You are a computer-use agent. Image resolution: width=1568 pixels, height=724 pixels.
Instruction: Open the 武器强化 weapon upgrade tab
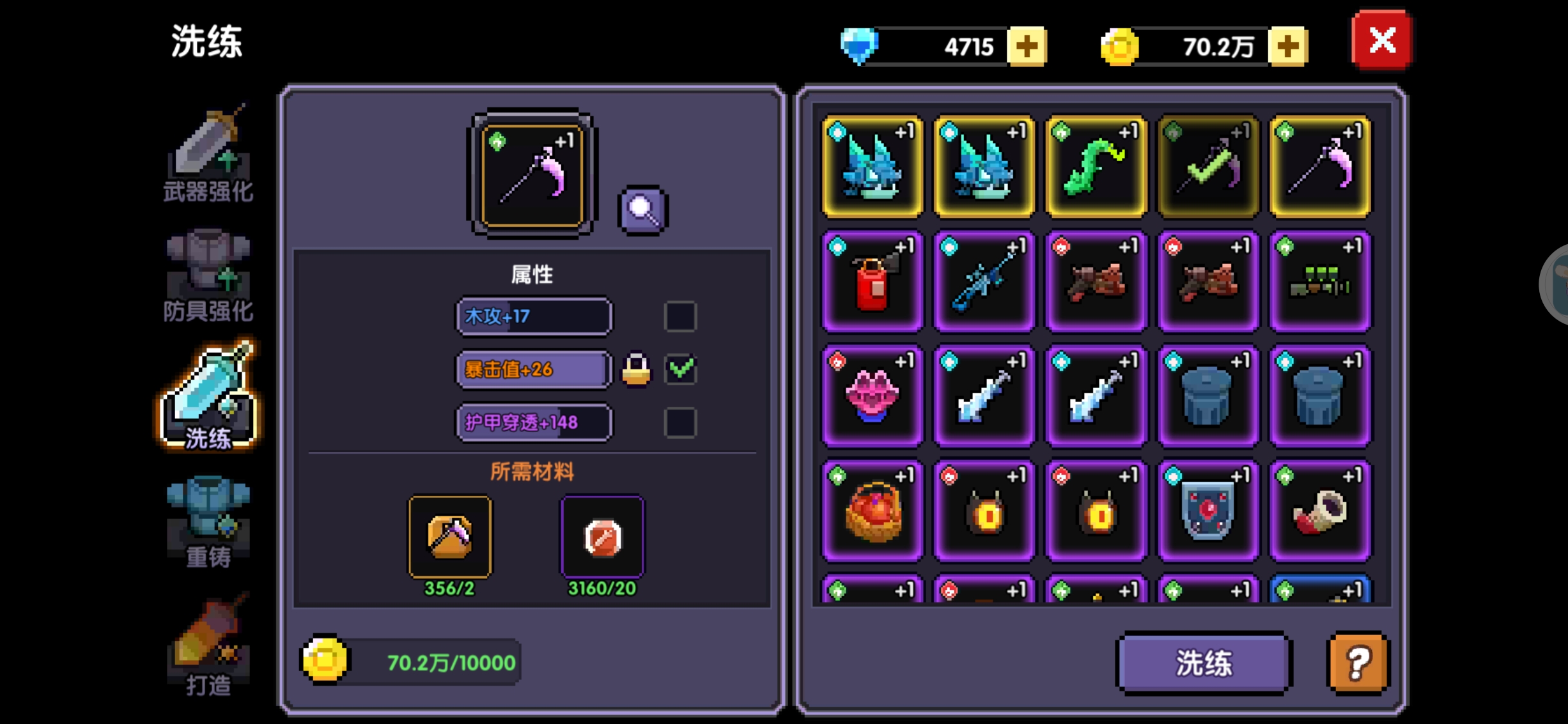208,155
